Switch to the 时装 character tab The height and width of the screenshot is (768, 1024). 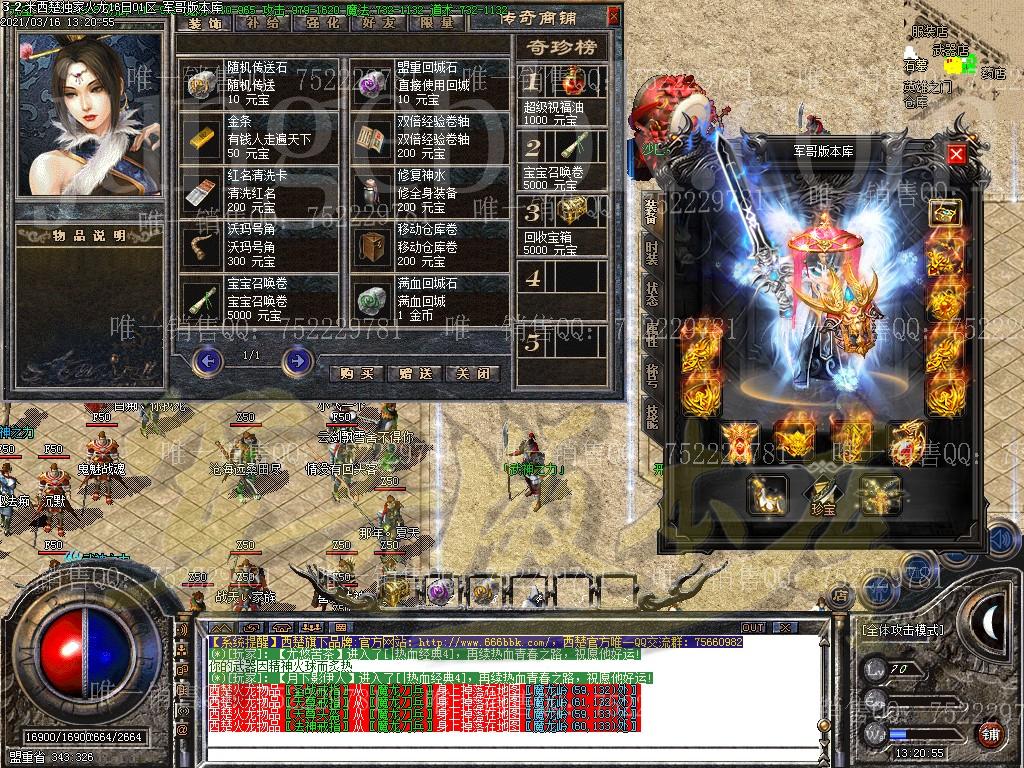coord(651,251)
